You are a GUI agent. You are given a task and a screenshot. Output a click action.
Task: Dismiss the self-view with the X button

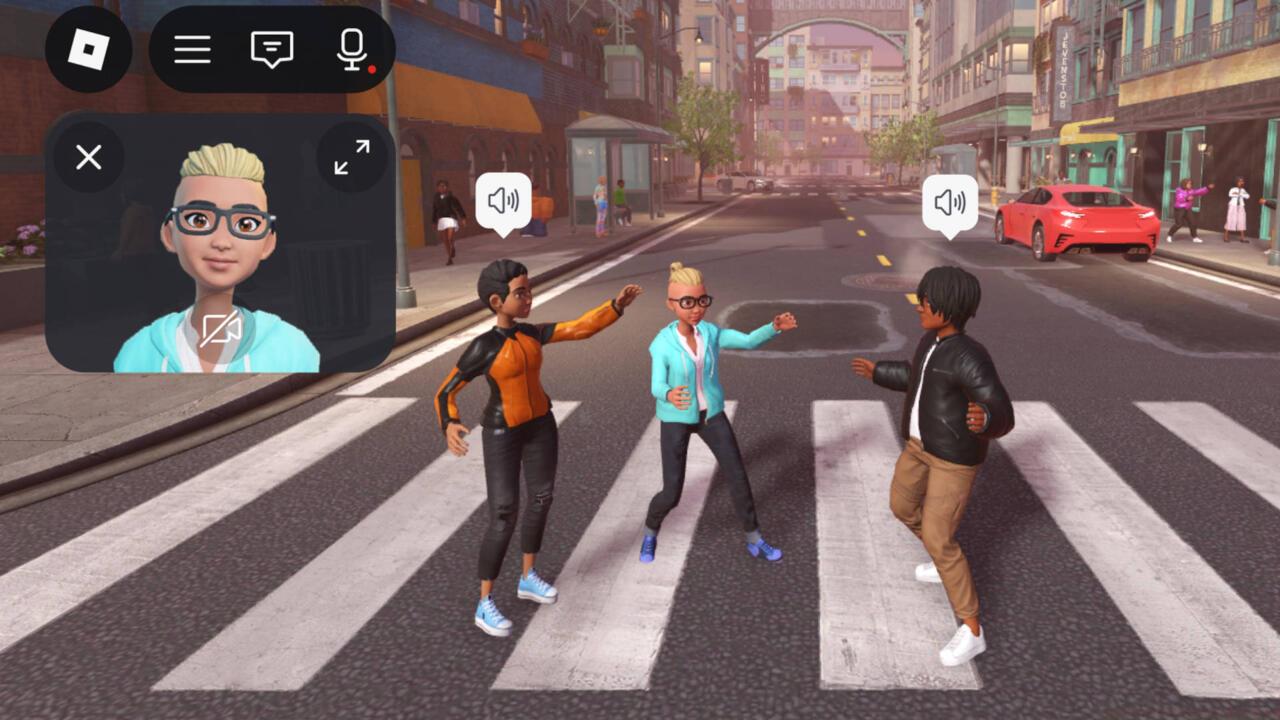pos(89,157)
